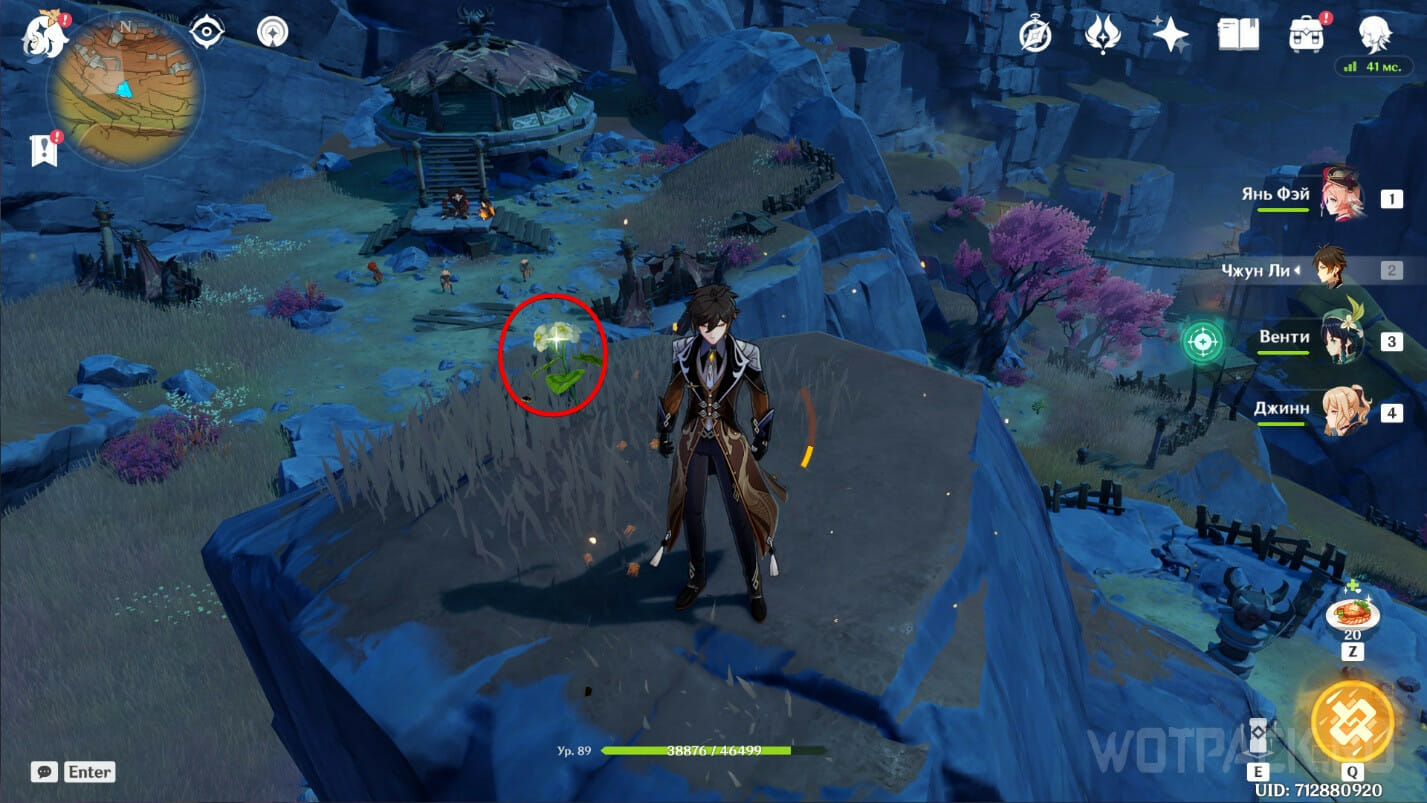The height and width of the screenshot is (803, 1427).
Task: Open the events compass icon
Action: pyautogui.click(x=1035, y=35)
